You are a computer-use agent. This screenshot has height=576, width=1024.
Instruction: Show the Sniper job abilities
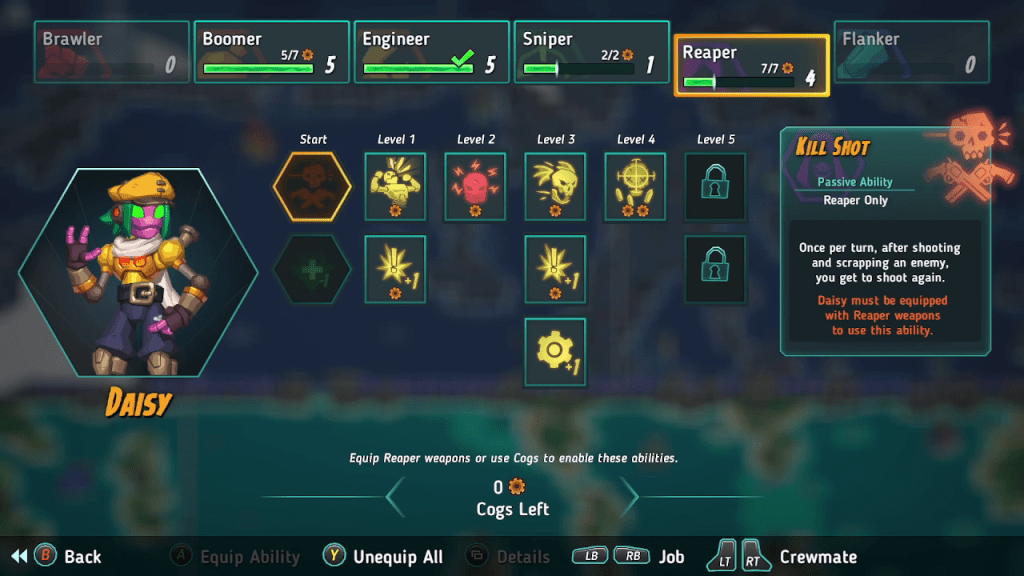click(x=591, y=52)
